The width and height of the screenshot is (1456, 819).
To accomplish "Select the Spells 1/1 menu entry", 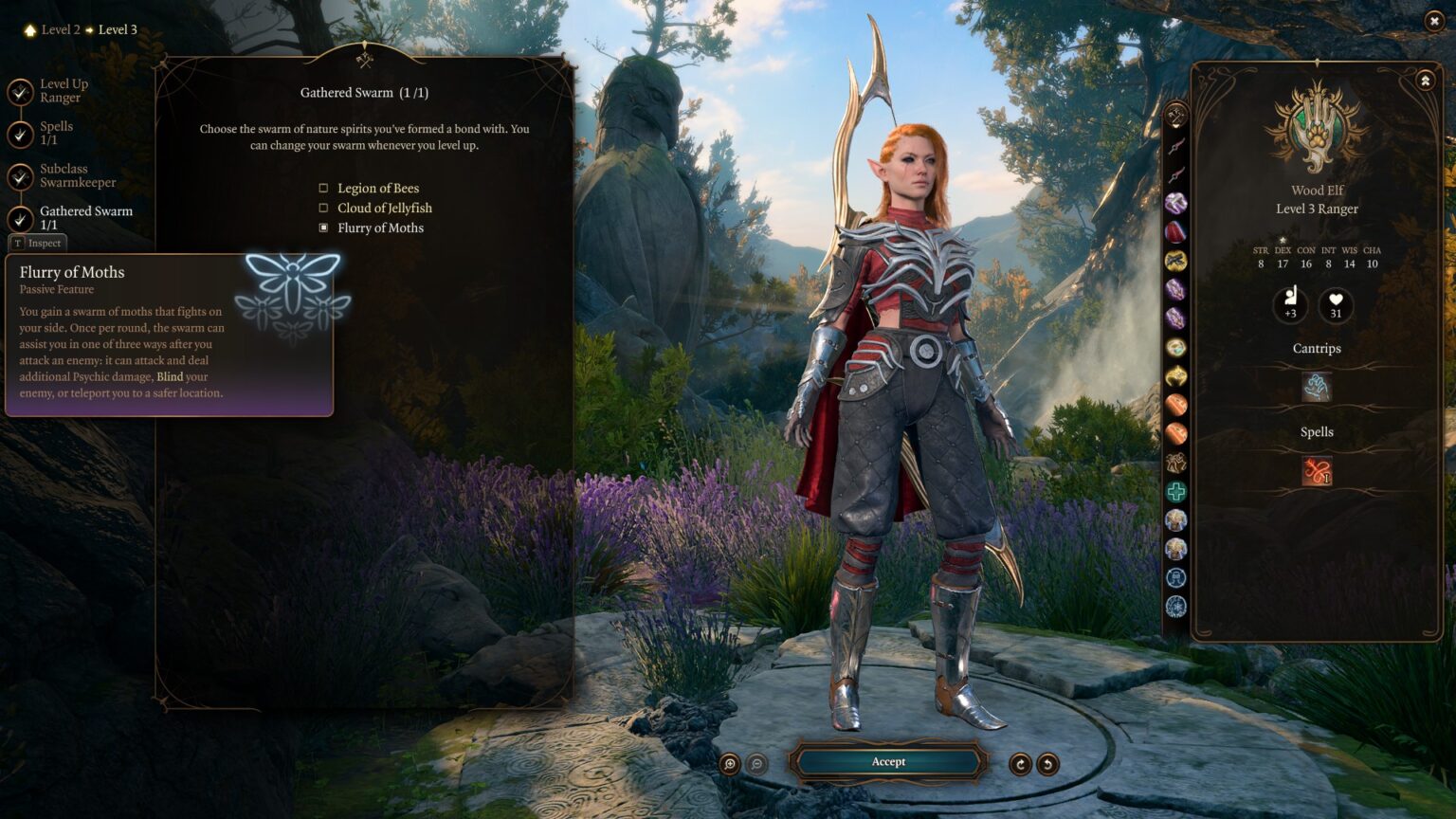I will tap(57, 133).
